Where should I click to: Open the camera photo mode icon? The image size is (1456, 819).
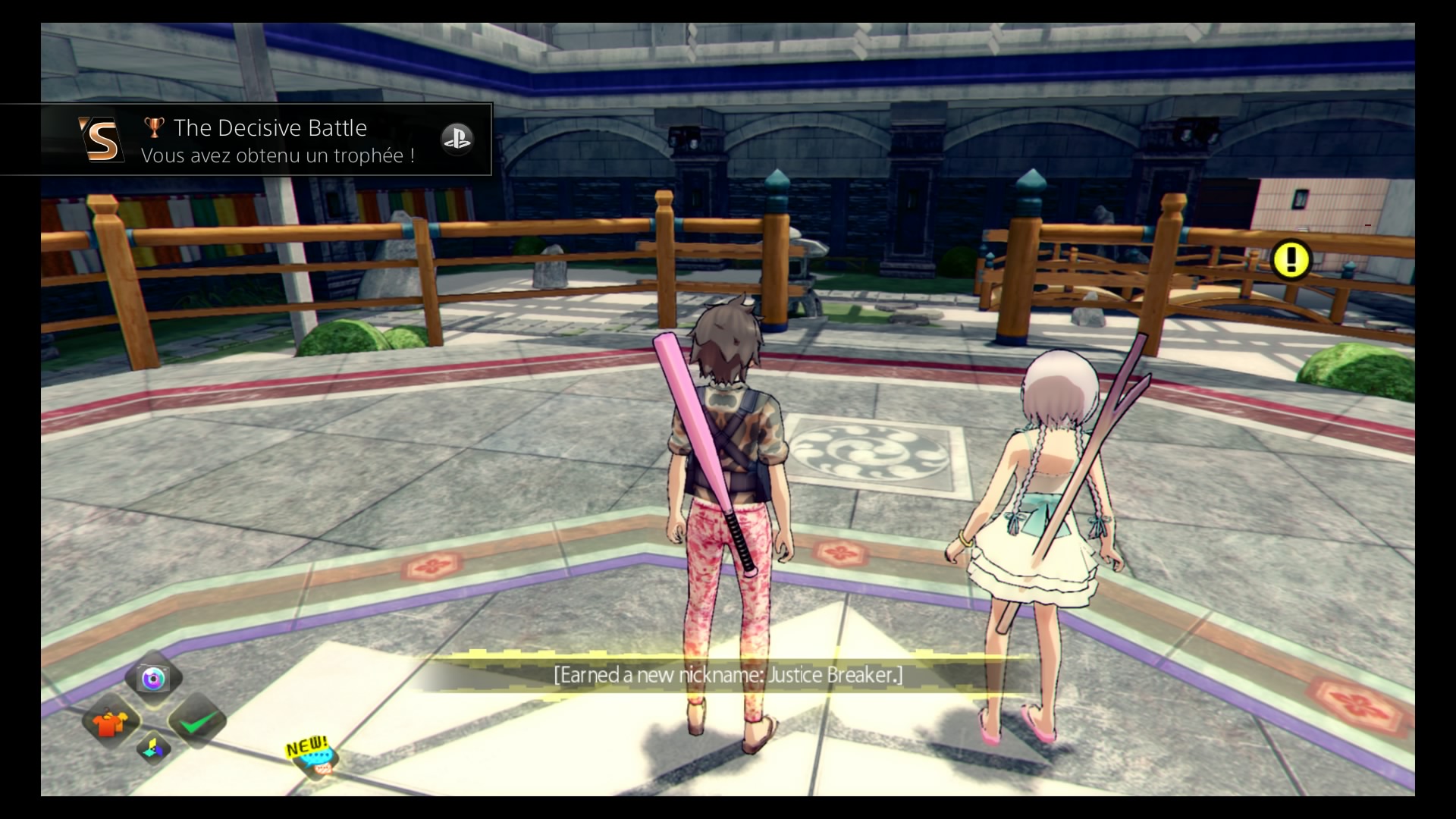(155, 678)
